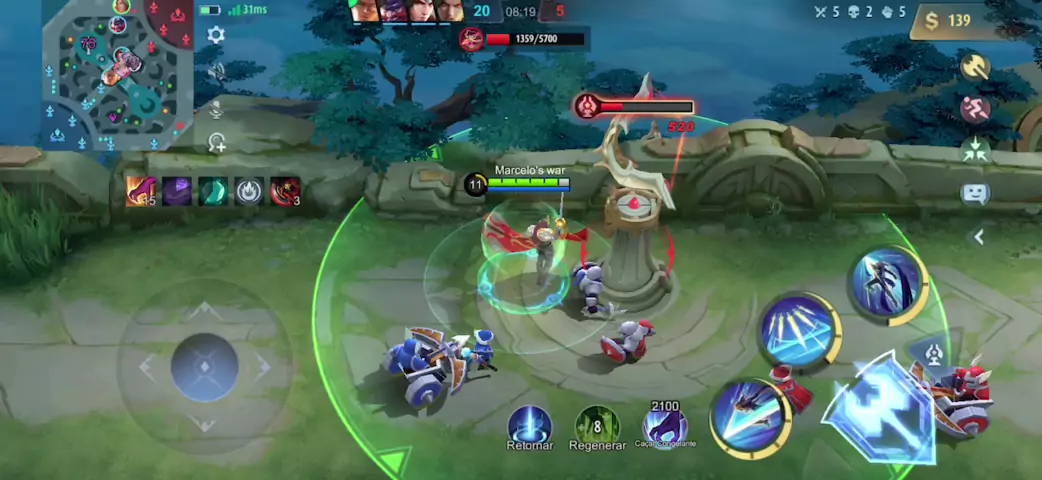Tap the movement joystick center
Viewport: 1042px width, 480px height.
tap(204, 367)
